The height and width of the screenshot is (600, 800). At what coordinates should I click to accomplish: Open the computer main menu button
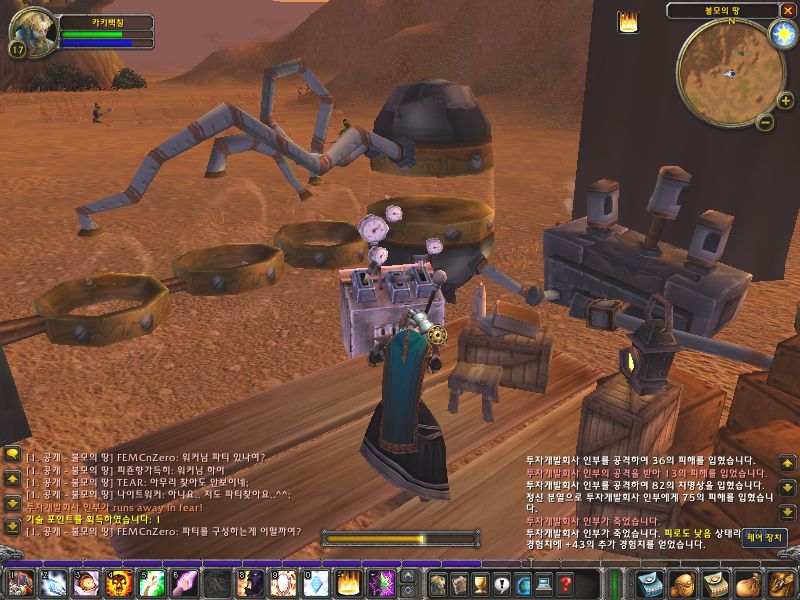(544, 583)
